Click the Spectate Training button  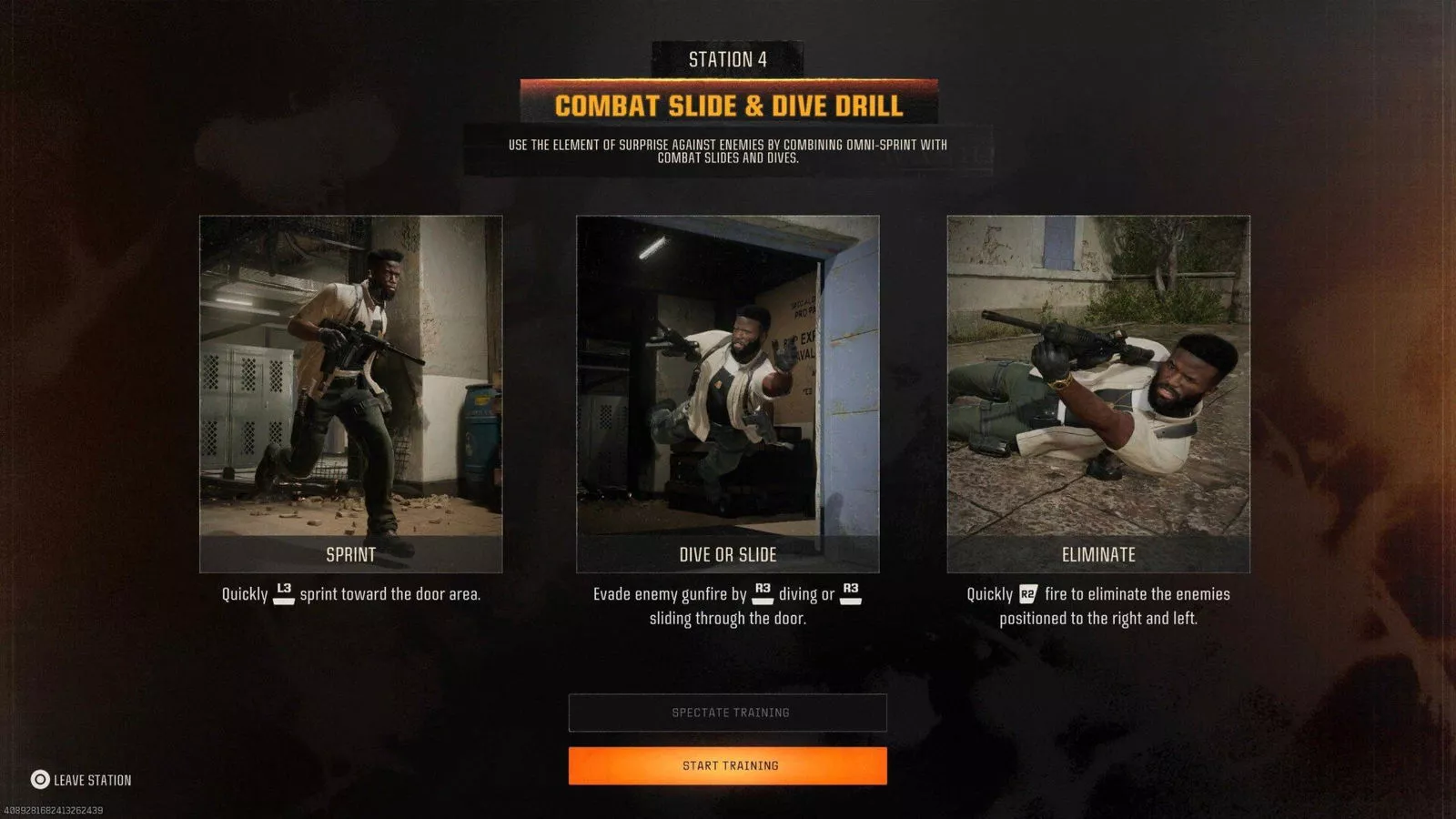point(728,713)
